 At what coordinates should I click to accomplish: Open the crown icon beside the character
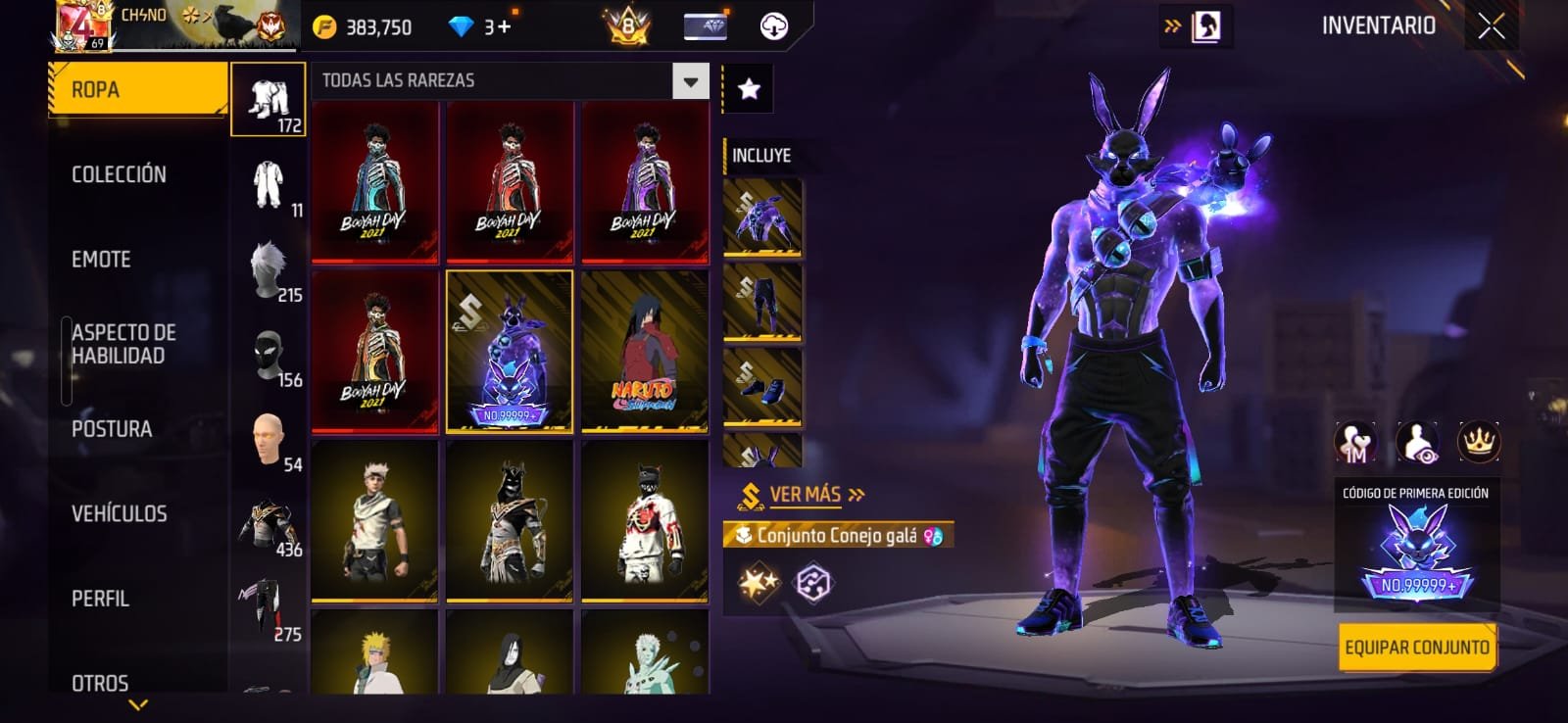pyautogui.click(x=1478, y=442)
